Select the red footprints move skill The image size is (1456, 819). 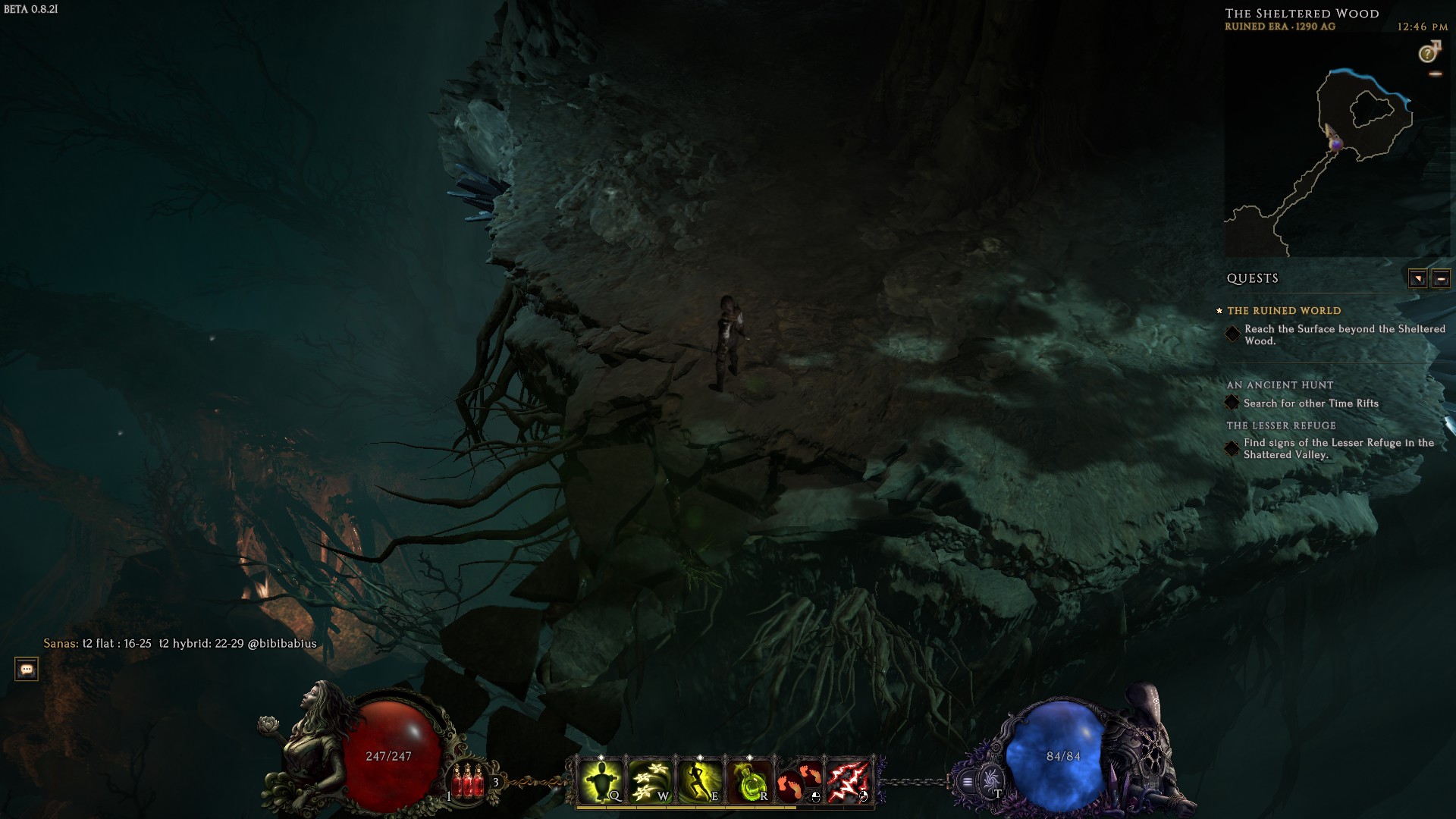click(799, 780)
